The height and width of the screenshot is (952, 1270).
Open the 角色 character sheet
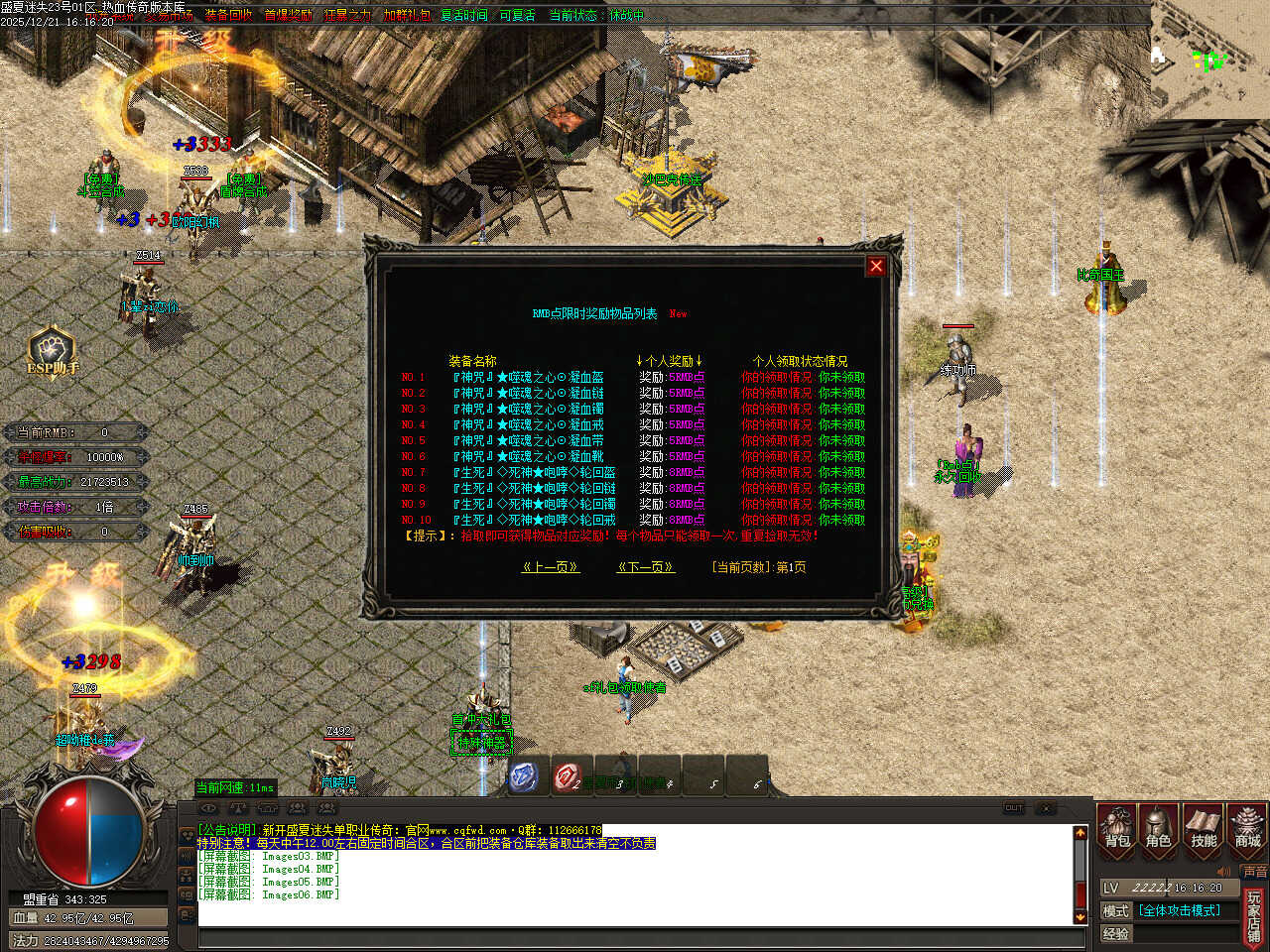[1159, 828]
